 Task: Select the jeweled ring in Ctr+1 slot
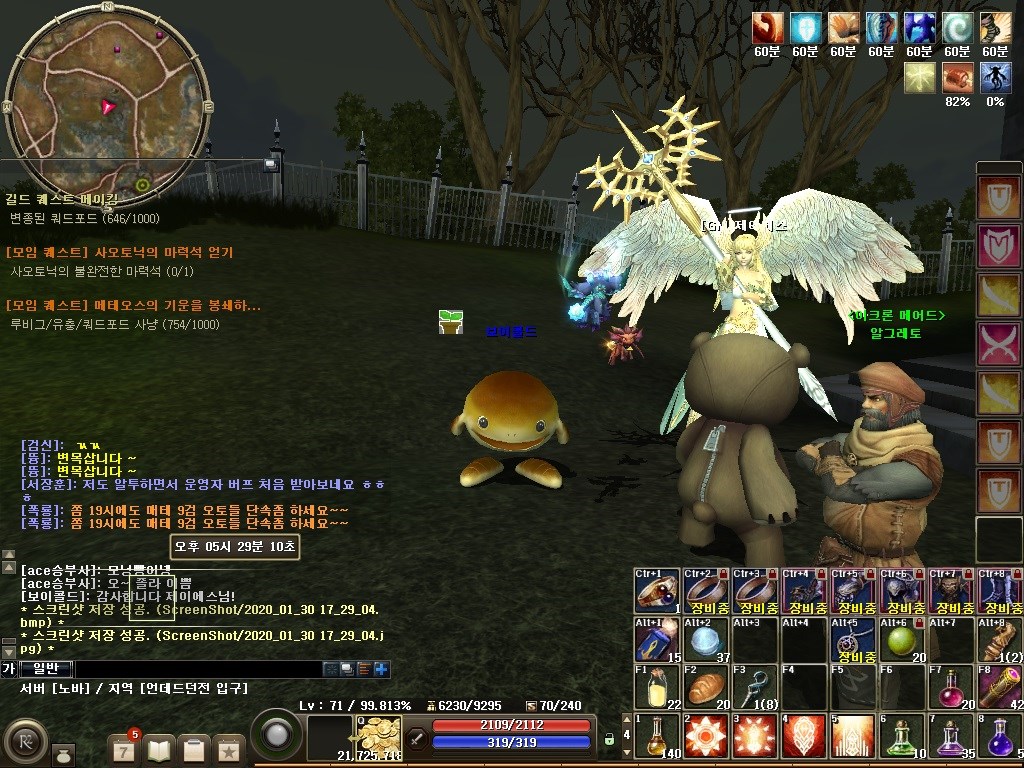click(657, 591)
